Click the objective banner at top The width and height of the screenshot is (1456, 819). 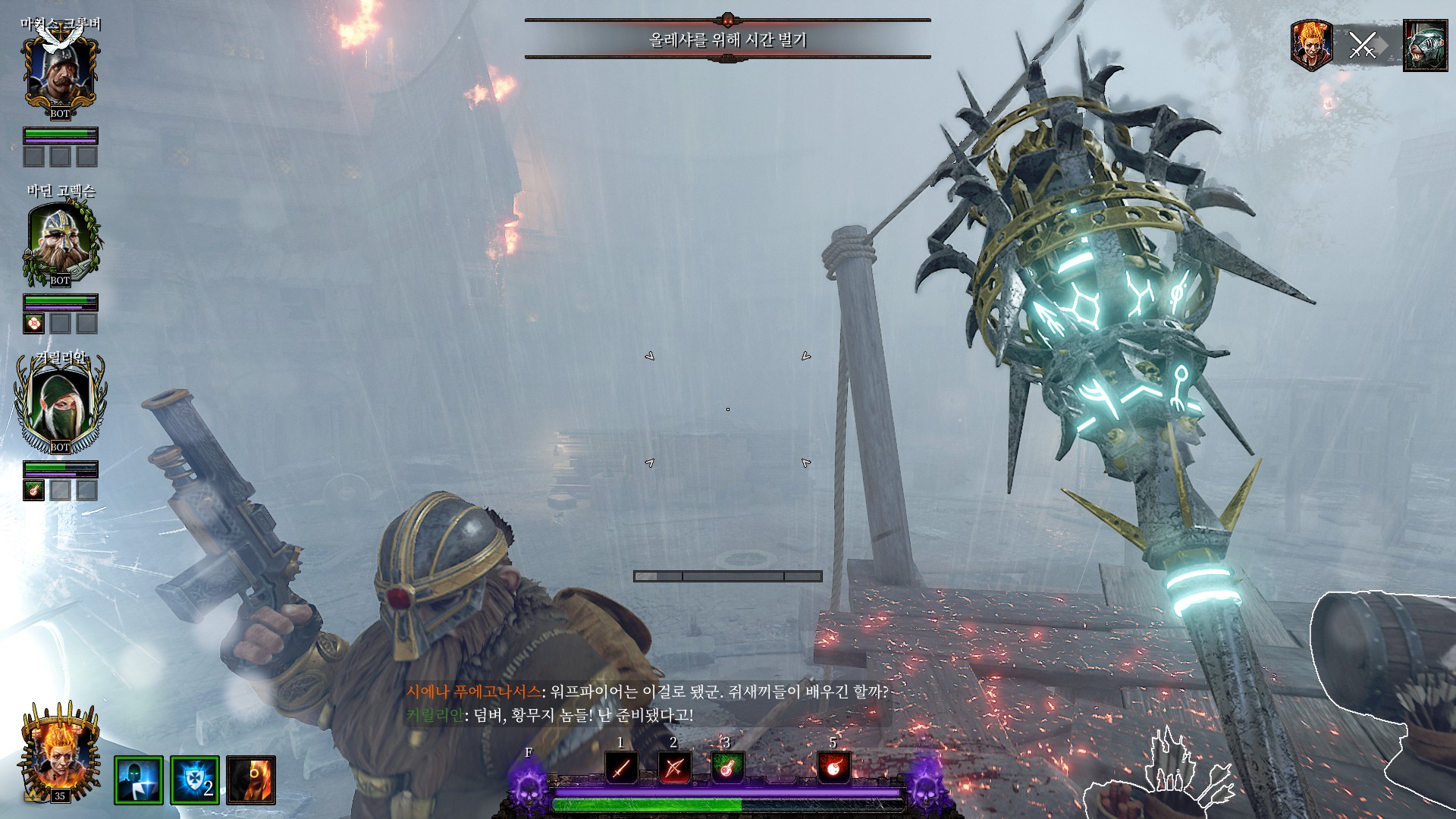(x=727, y=39)
